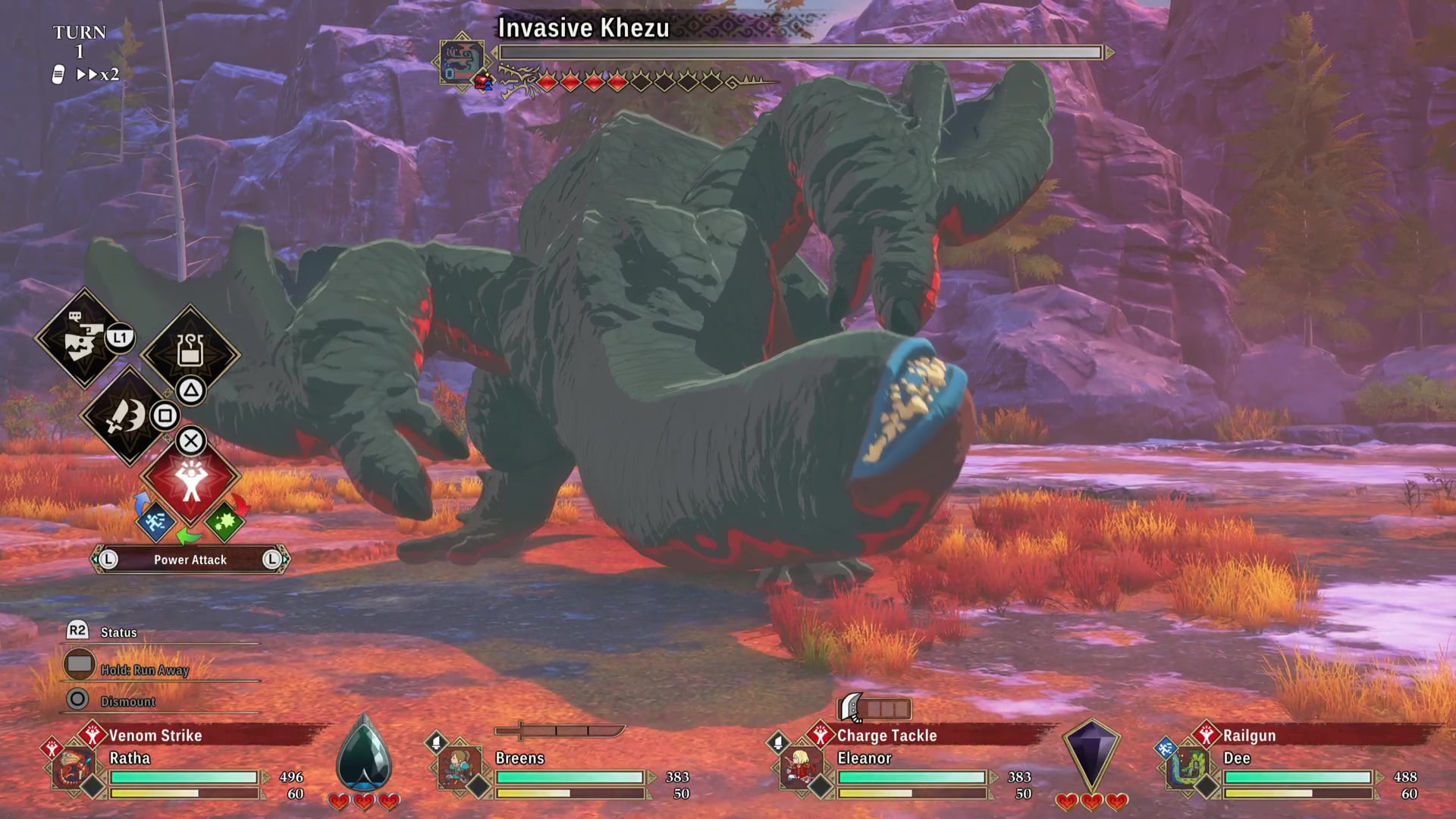Click the Invasive Khezu target icon
The width and height of the screenshot is (1456, 819).
462,60
